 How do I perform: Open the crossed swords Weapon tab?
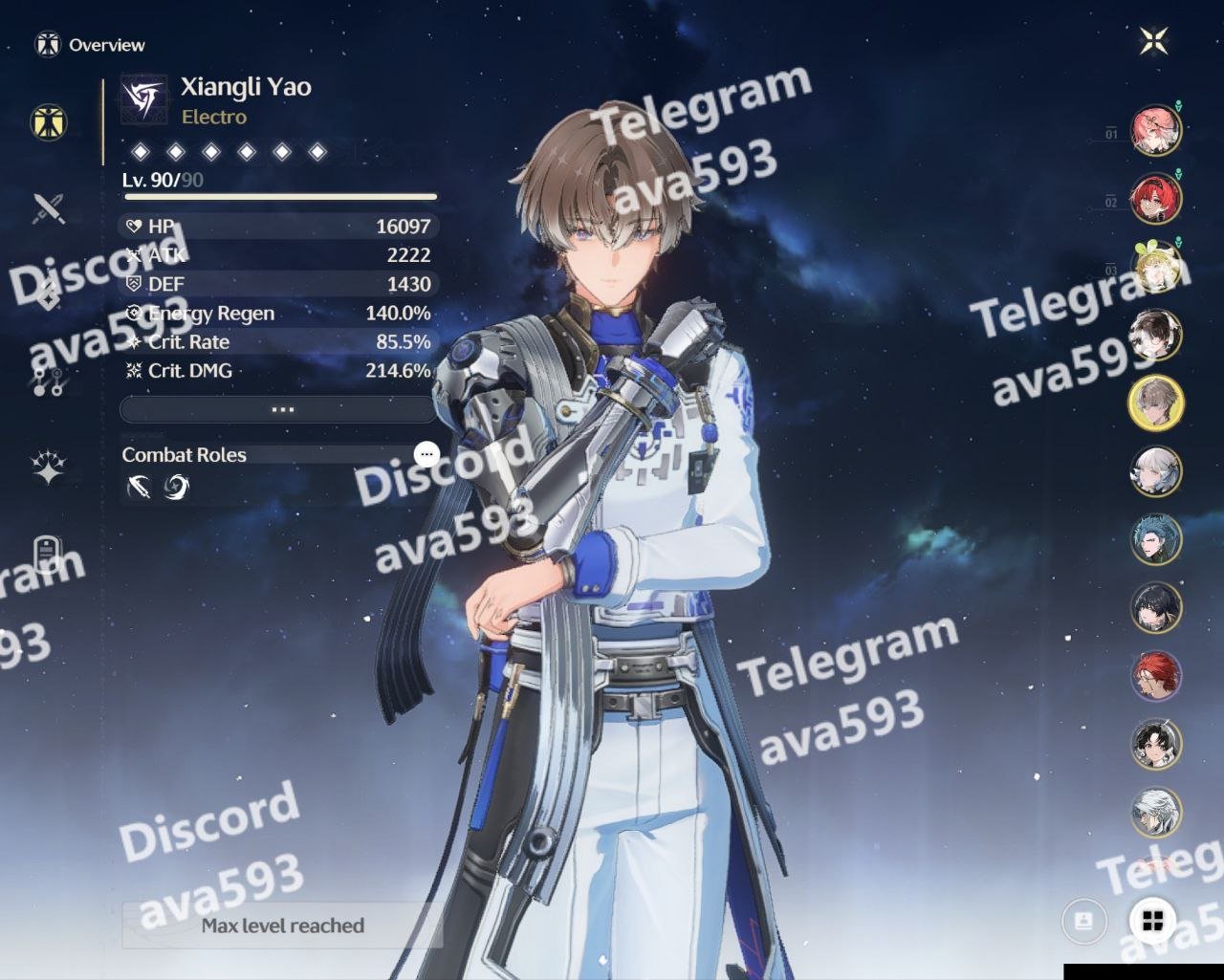(49, 207)
